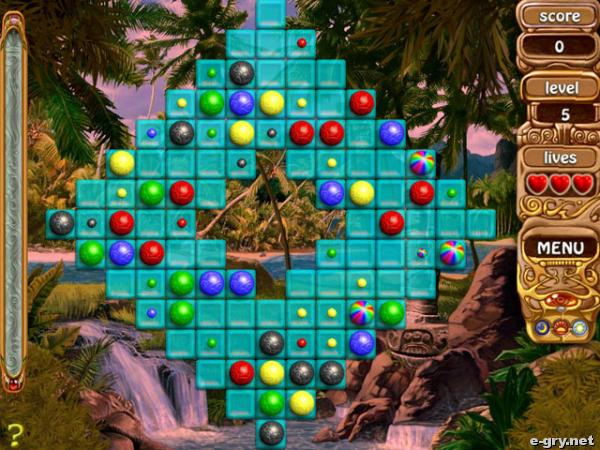Show help with the yellow question mark

click(x=14, y=433)
